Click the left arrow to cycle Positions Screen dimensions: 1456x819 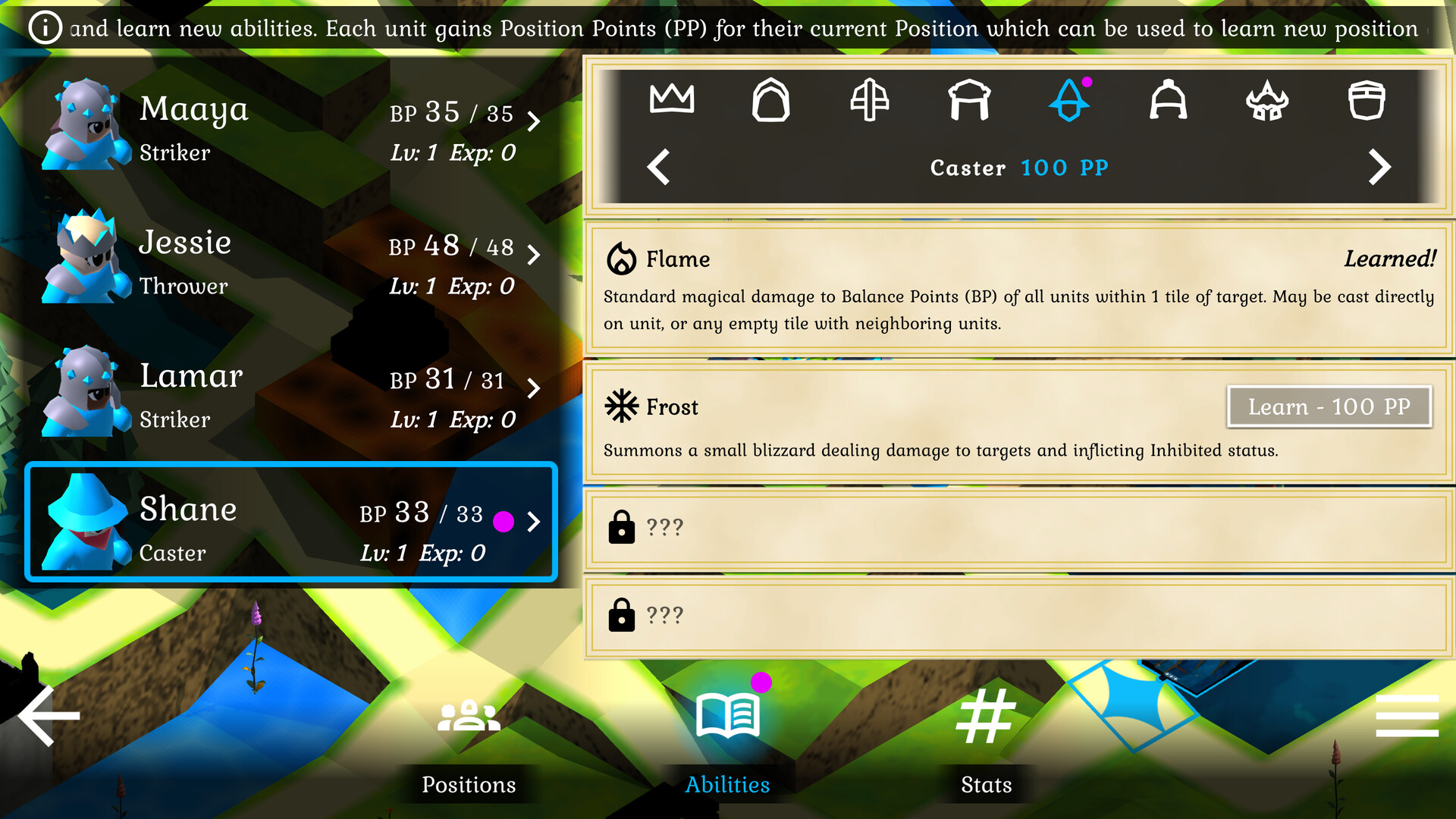click(659, 166)
